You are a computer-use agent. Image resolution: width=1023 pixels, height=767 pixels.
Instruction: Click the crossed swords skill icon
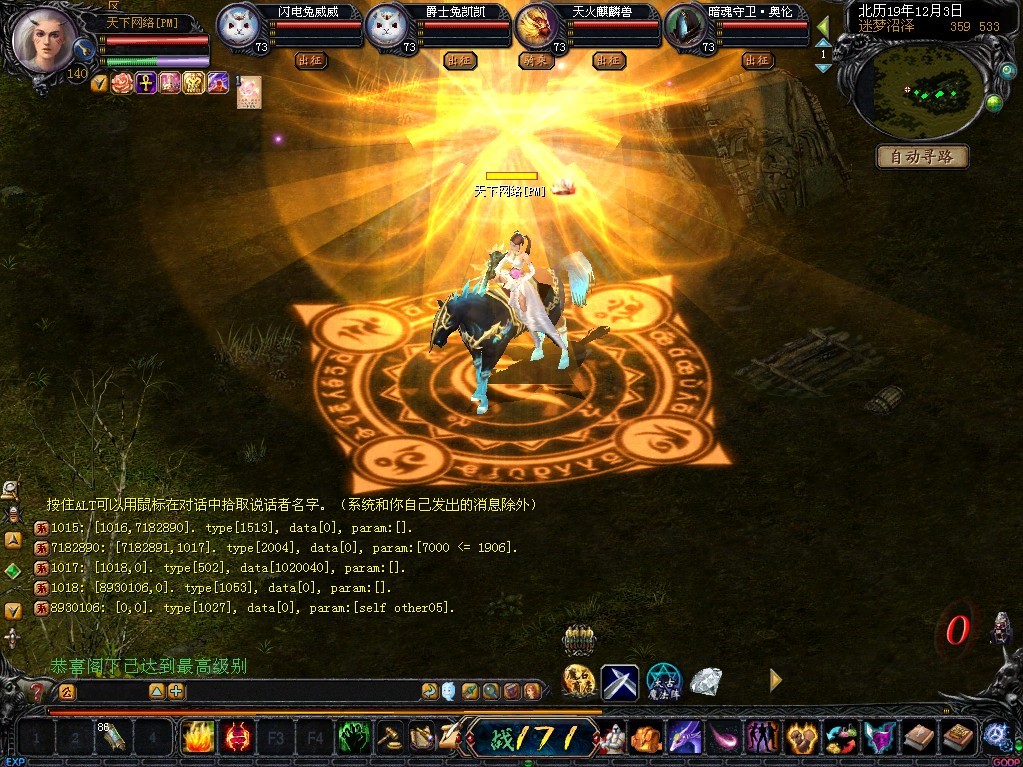[x=619, y=682]
